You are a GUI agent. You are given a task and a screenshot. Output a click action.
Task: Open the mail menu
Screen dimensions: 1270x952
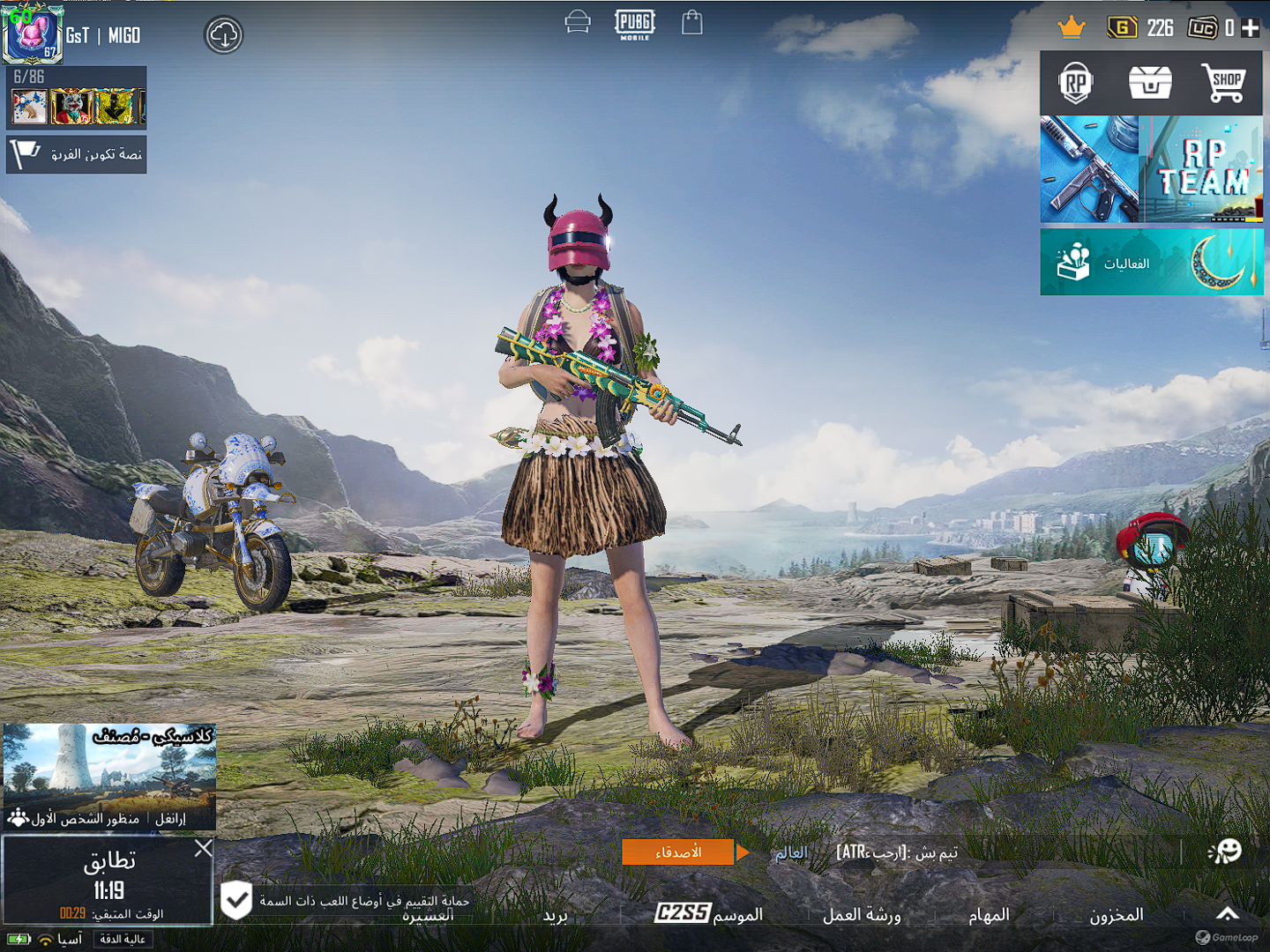(x=556, y=916)
